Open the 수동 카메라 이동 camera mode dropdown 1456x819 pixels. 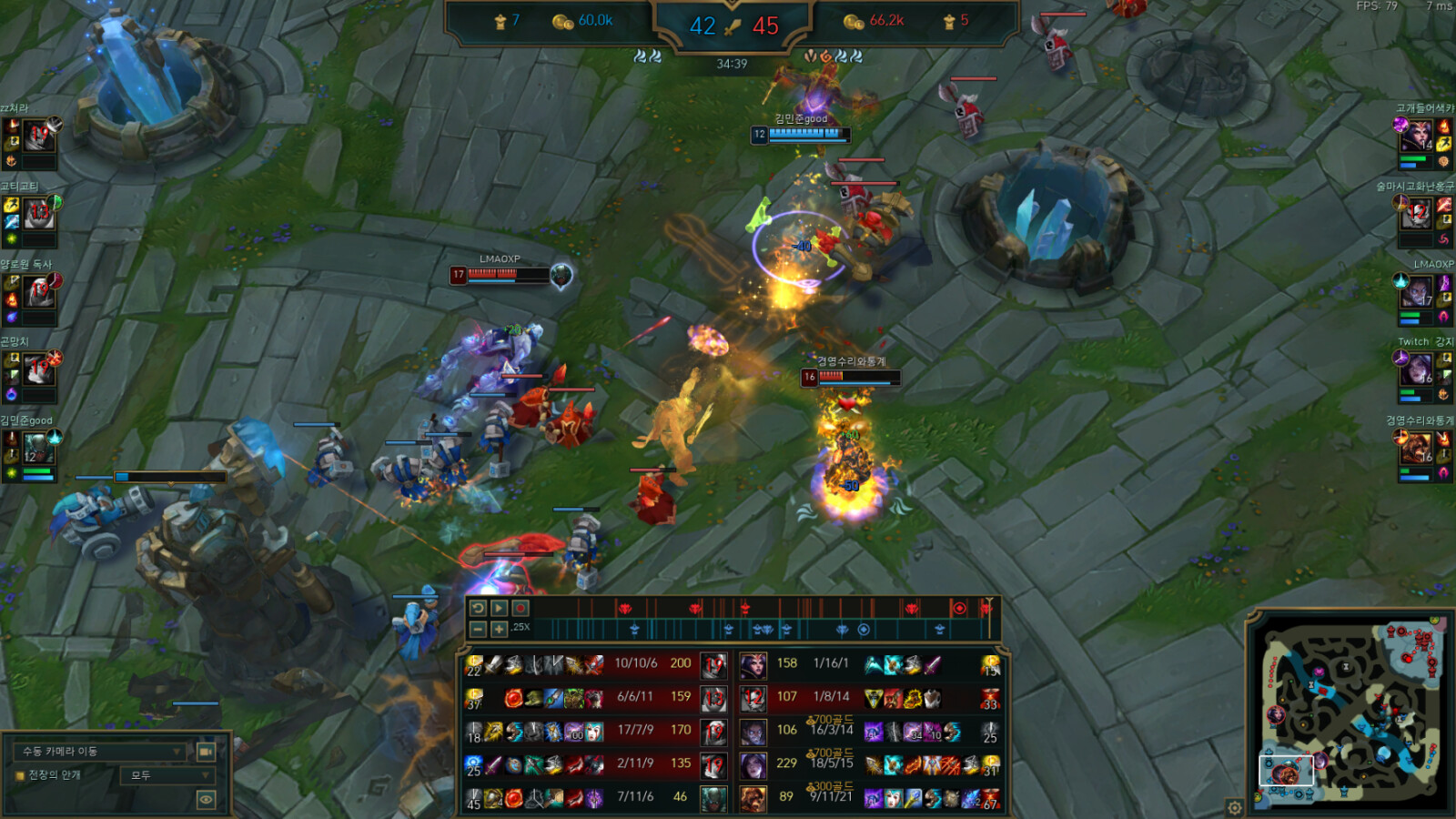pos(100,752)
